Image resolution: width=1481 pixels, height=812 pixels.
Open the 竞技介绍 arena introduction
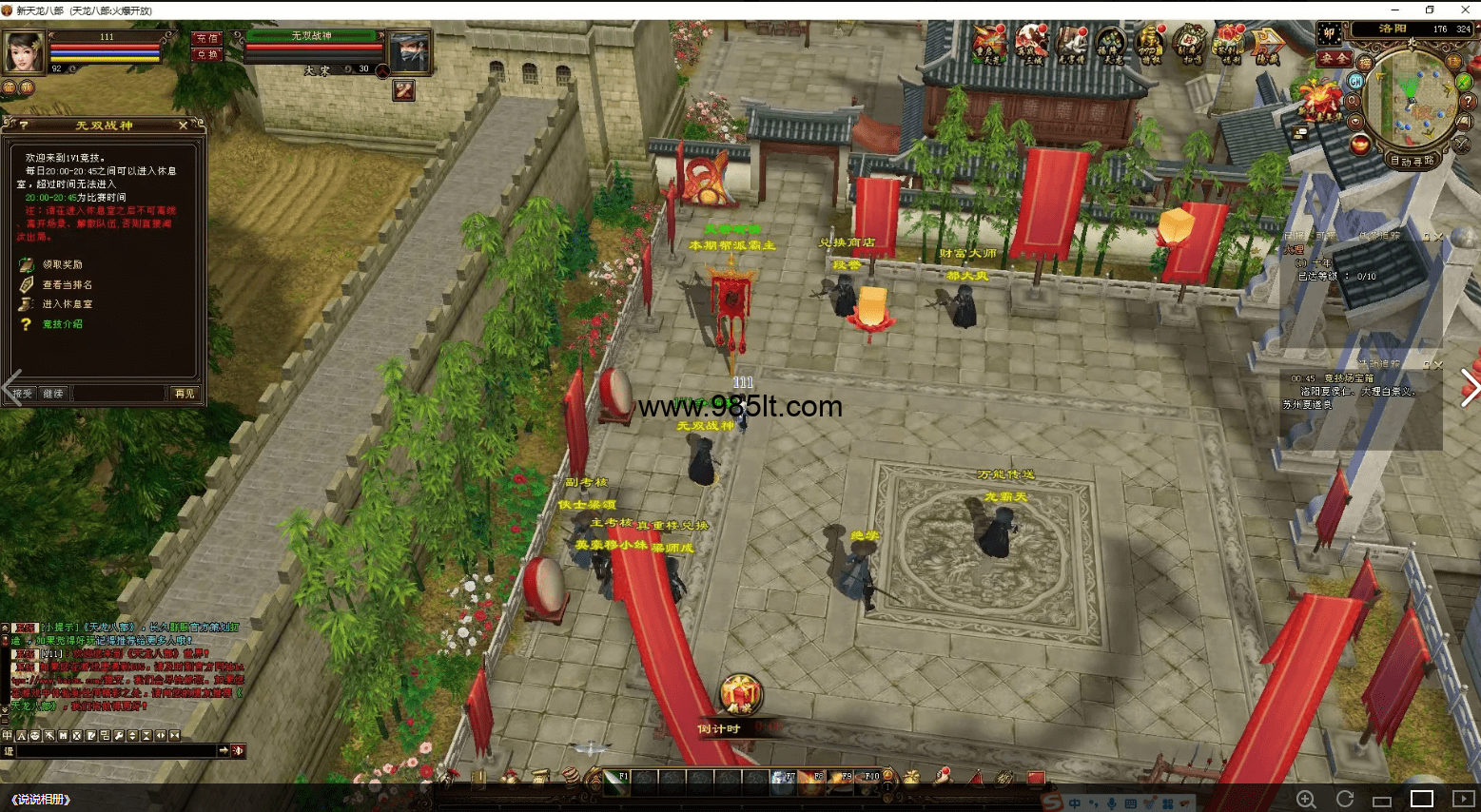(x=62, y=324)
